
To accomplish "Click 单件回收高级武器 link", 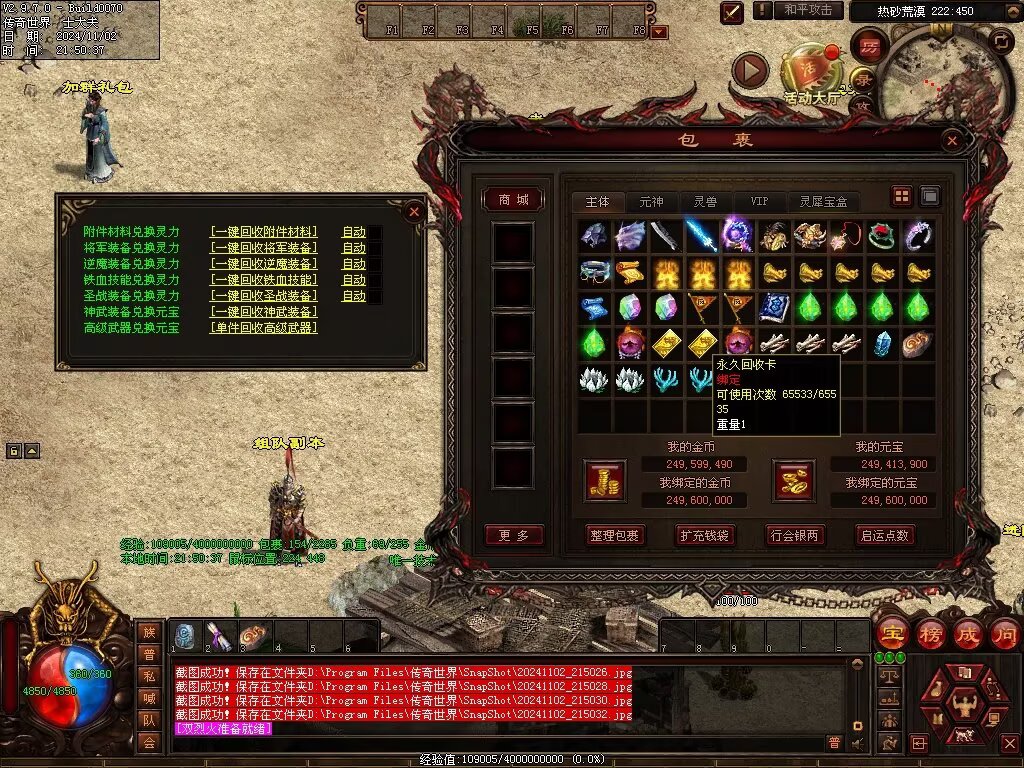I will pyautogui.click(x=264, y=328).
